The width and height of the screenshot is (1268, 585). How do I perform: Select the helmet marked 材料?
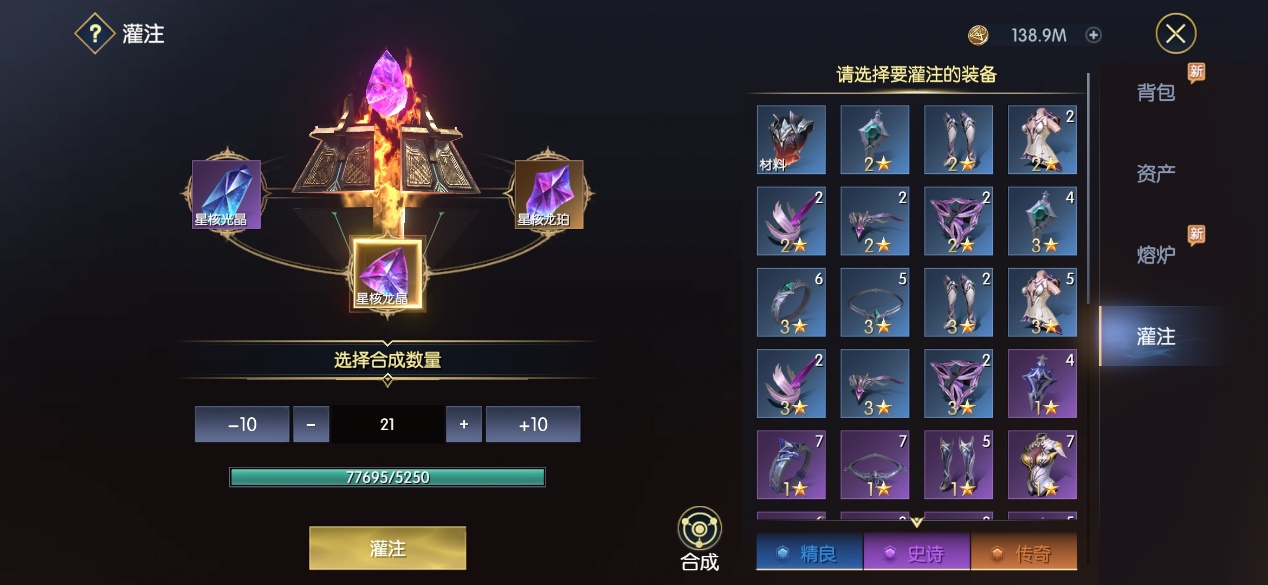[791, 140]
